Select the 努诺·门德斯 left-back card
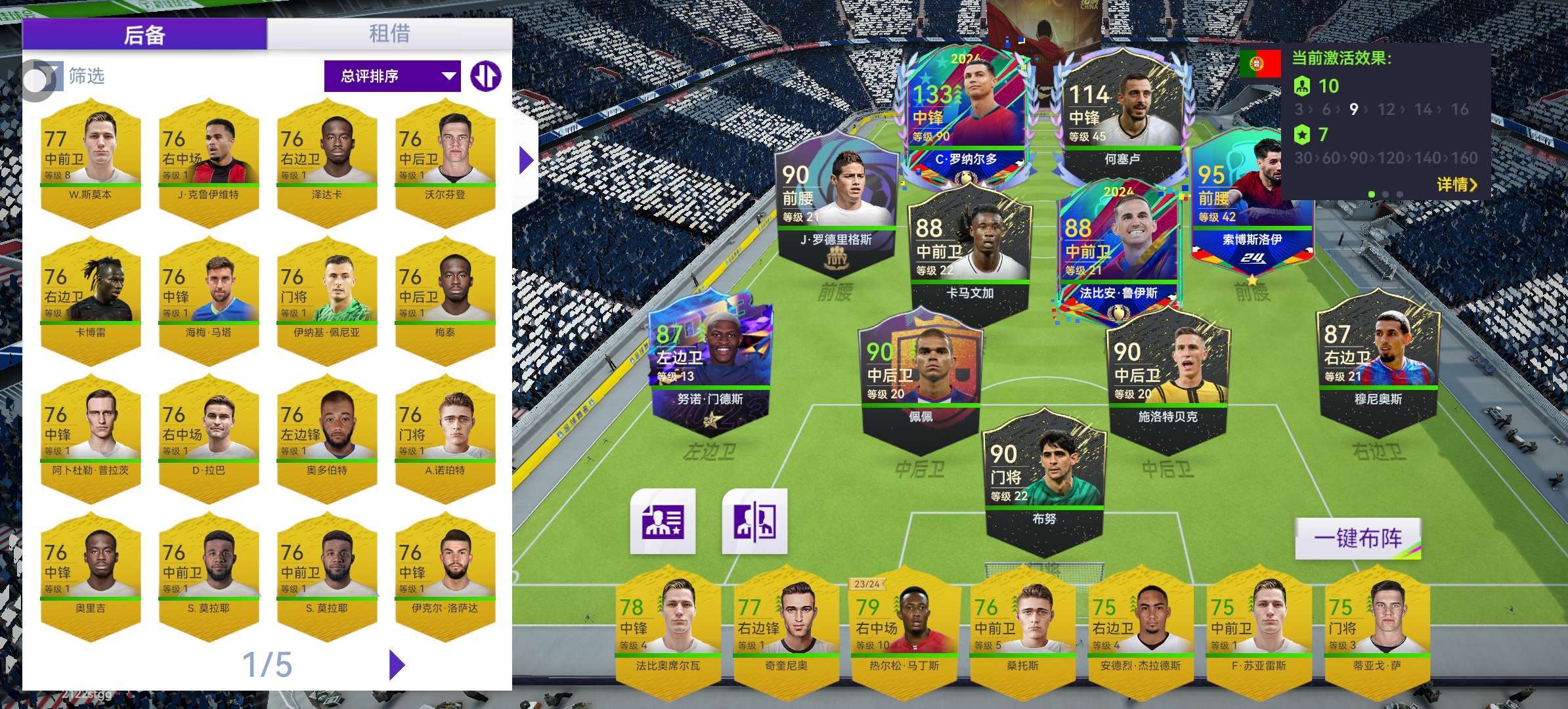 710,364
